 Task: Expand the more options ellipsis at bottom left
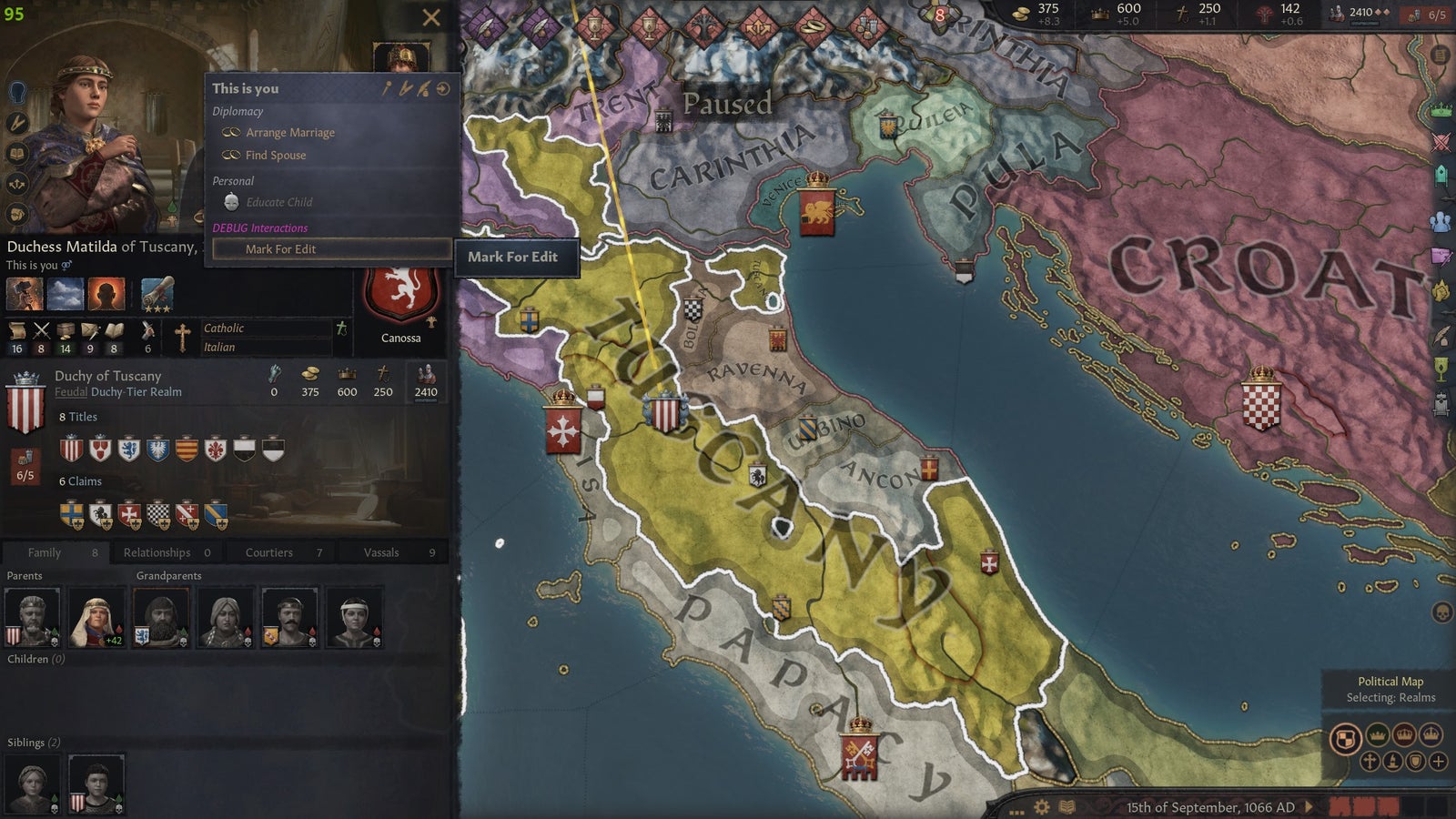(x=1017, y=813)
